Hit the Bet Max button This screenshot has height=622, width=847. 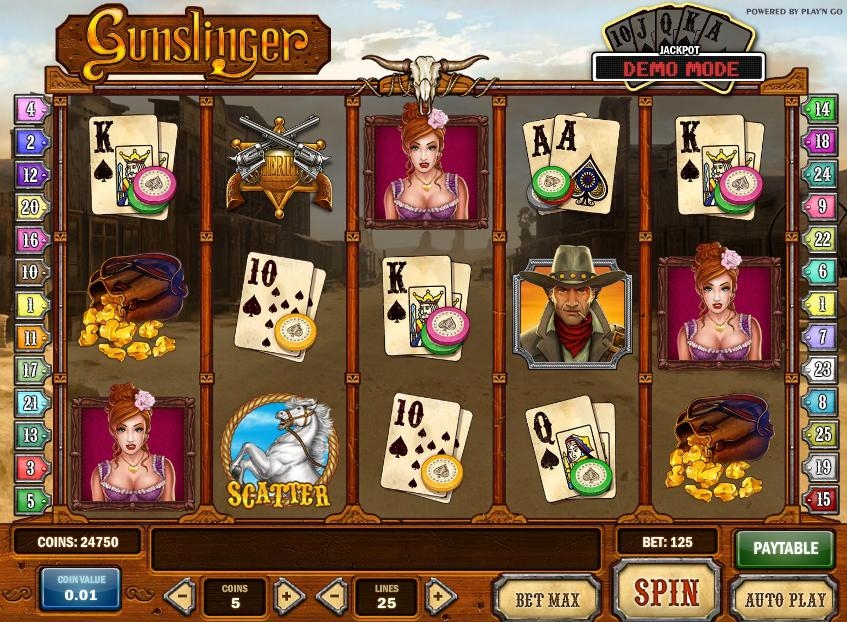coord(547,598)
